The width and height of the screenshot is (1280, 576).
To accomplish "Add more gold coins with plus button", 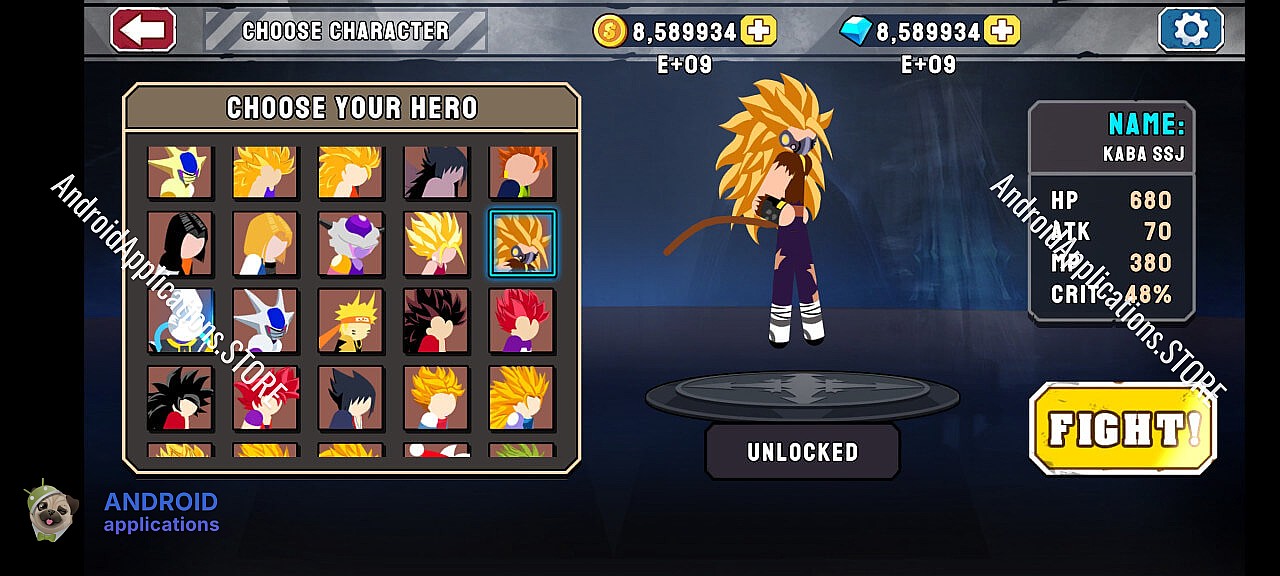I will 759,31.
